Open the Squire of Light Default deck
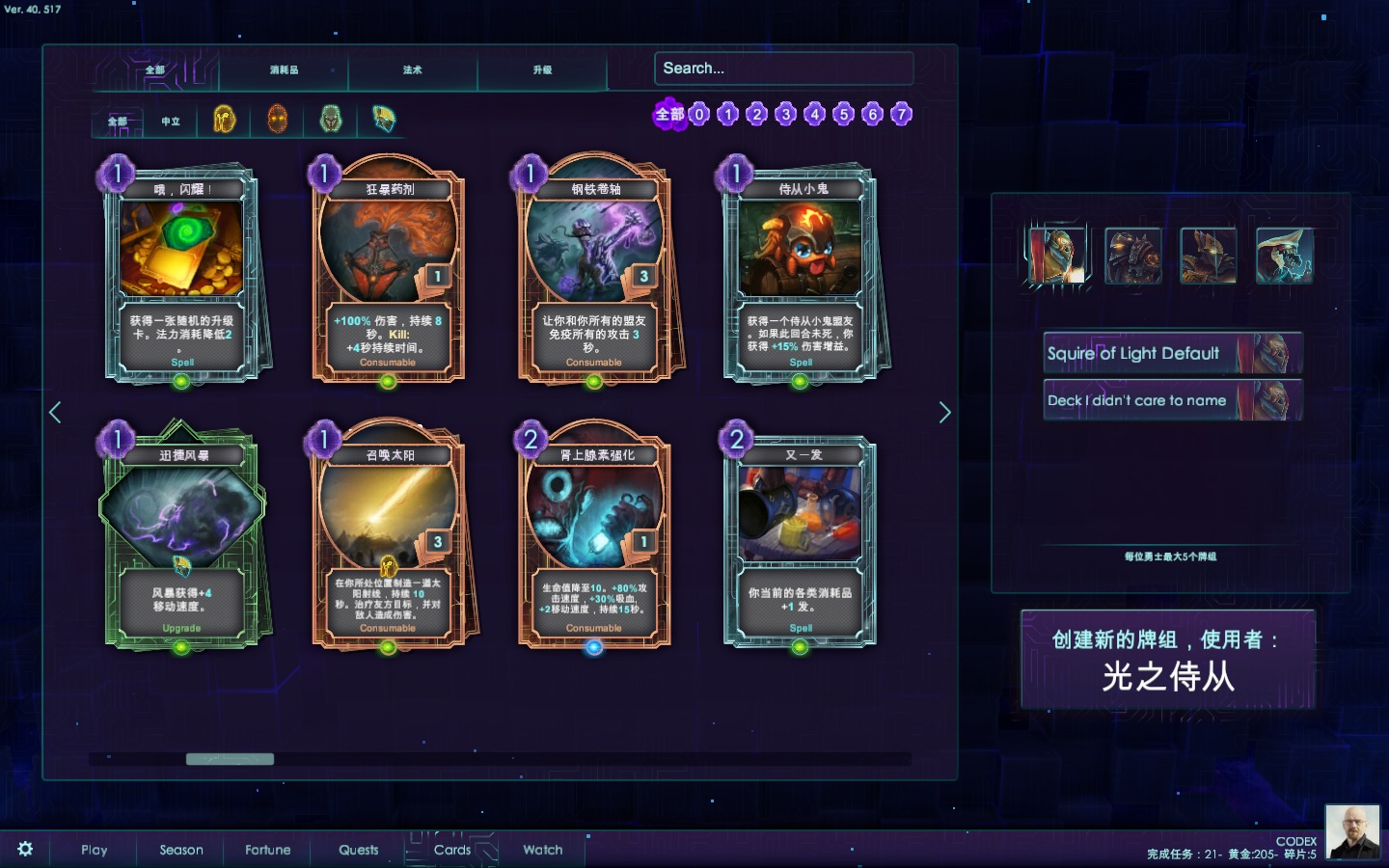The height and width of the screenshot is (868, 1389). (x=1172, y=353)
